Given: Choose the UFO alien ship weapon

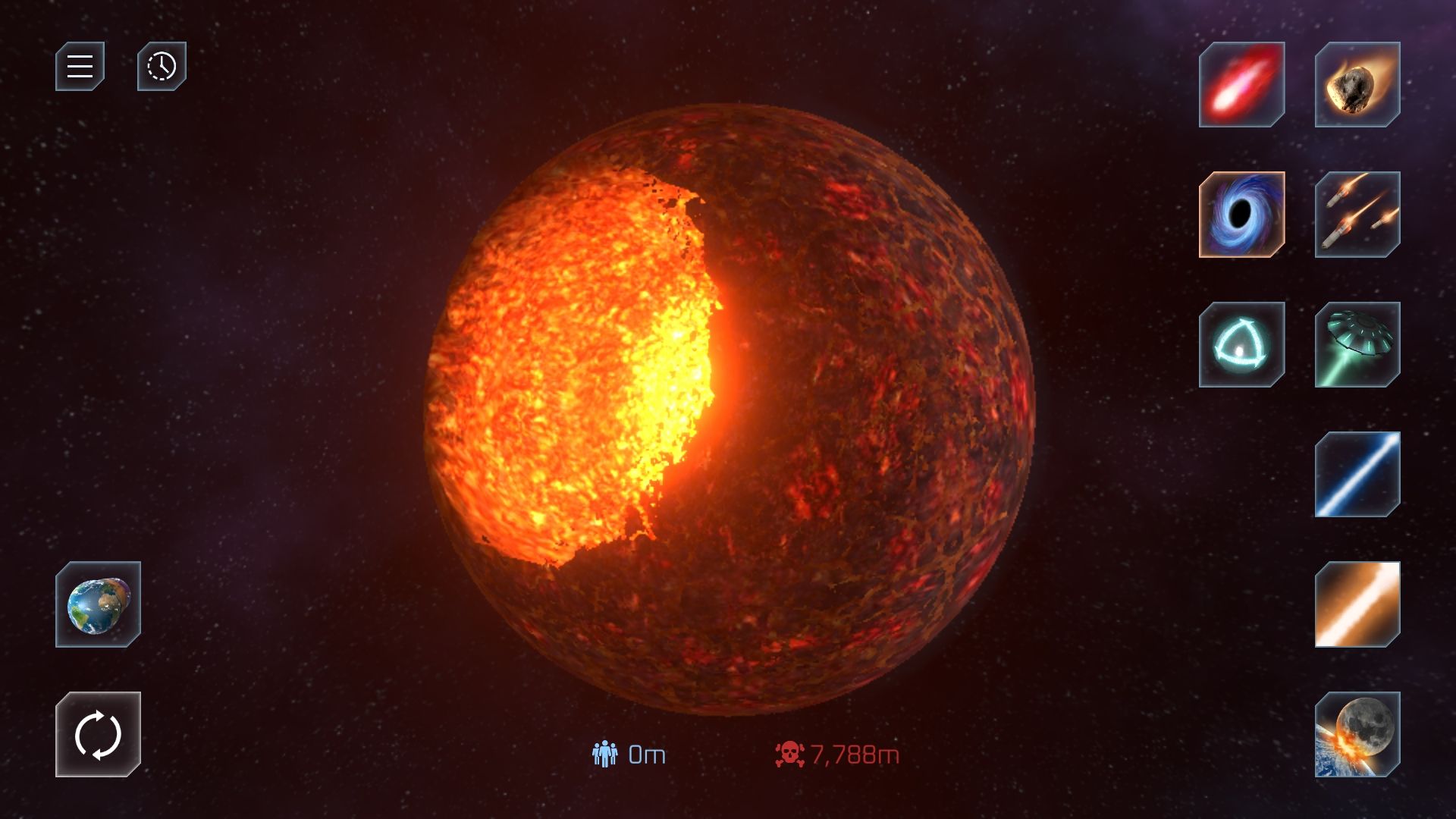Looking at the screenshot, I should tap(1357, 345).
